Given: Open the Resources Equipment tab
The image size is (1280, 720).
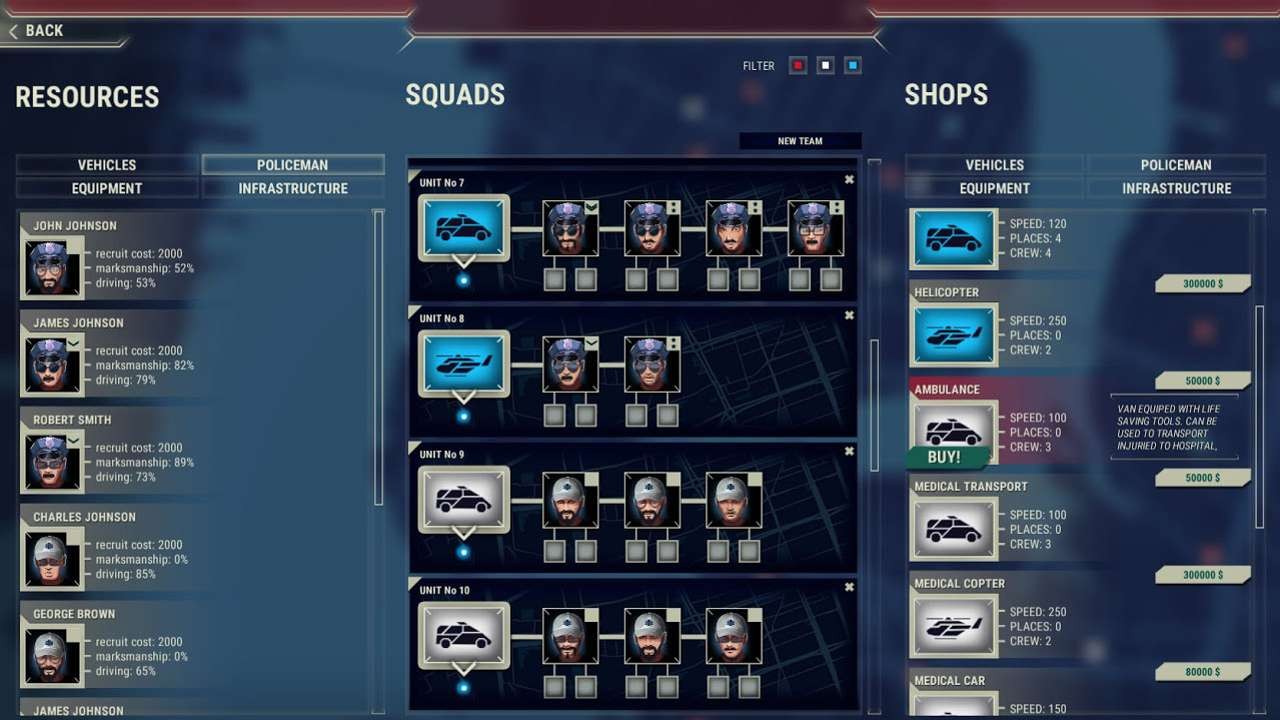Looking at the screenshot, I should click(107, 188).
